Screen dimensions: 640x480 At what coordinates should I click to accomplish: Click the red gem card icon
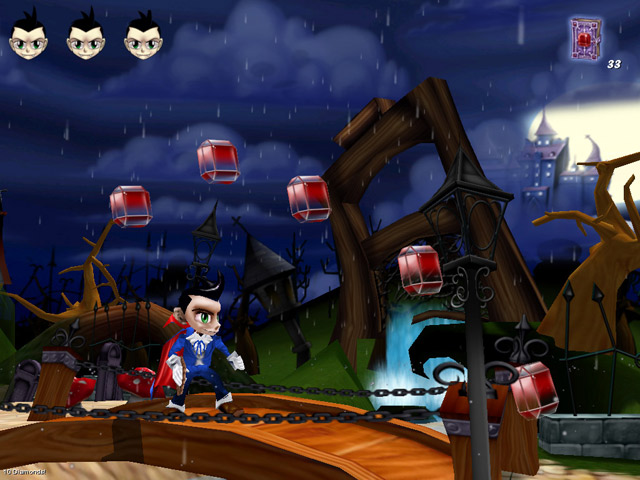[585, 37]
